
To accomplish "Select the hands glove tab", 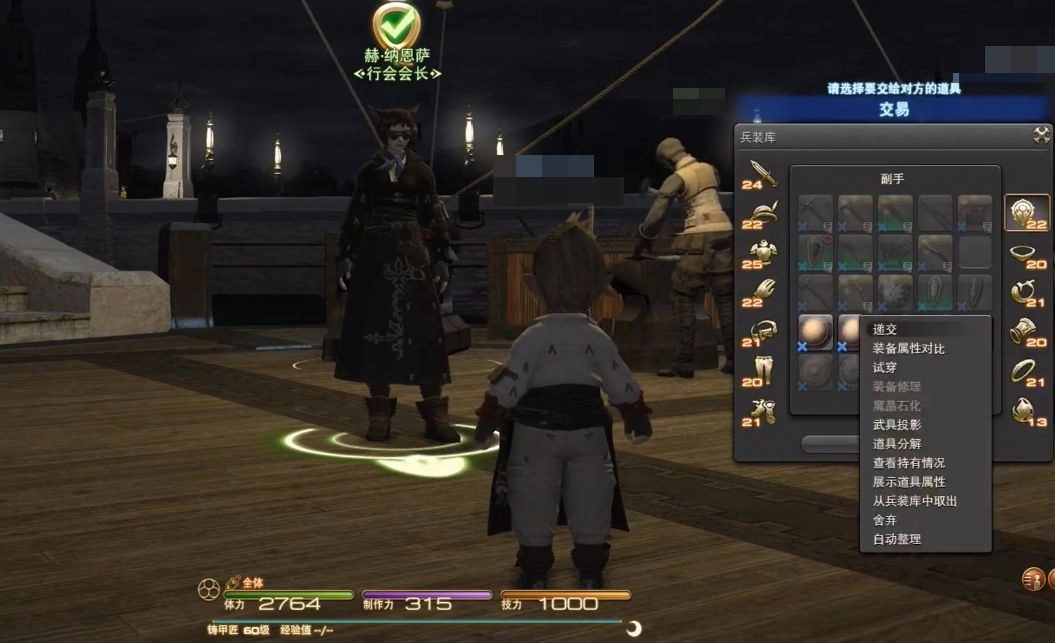I will point(762,293).
